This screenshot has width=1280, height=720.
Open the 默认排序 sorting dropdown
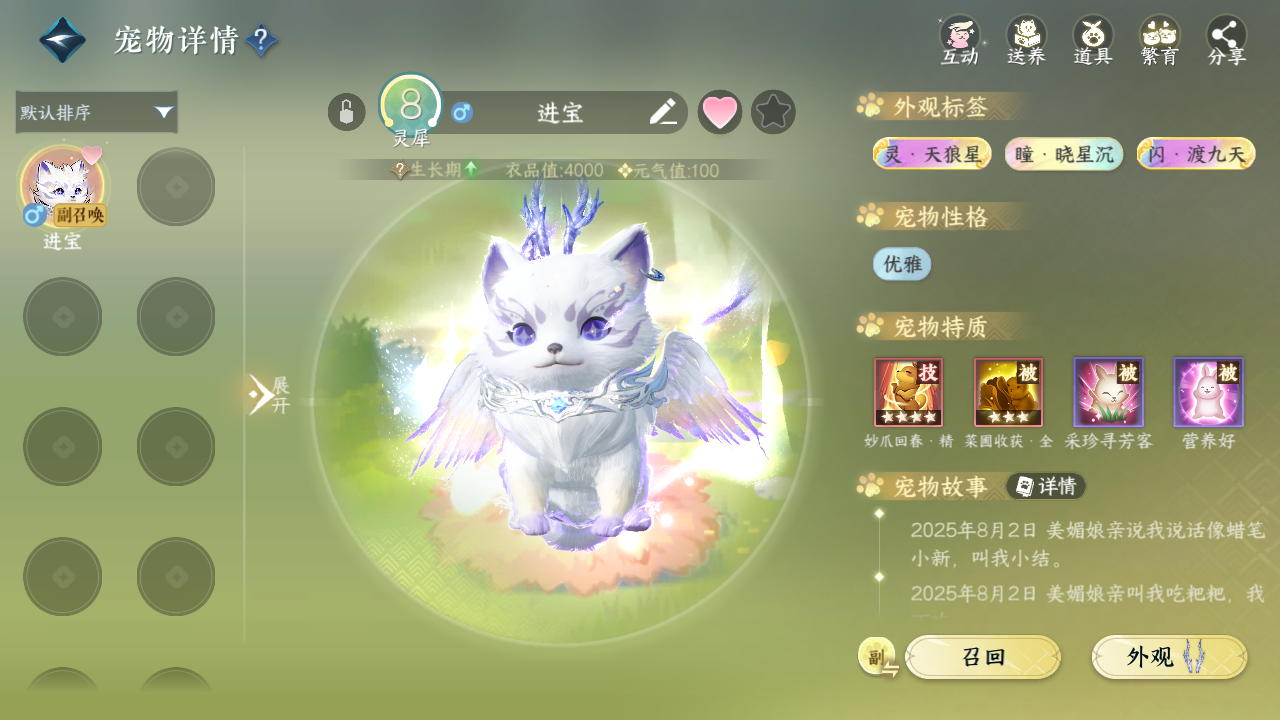point(96,112)
